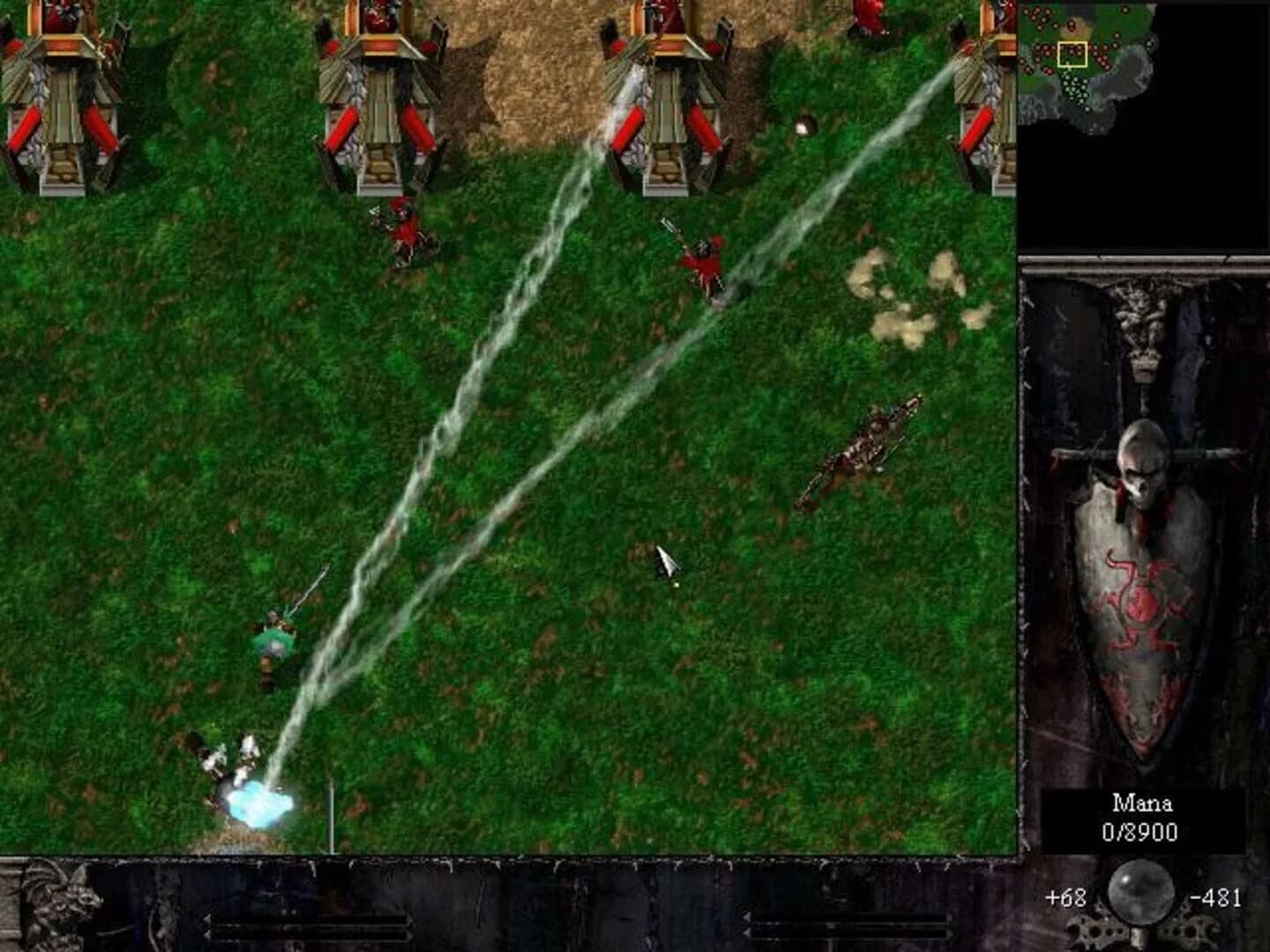Viewport: 1270px width, 952px height.
Task: Click the cannonball projectile near the top-right
Action: 804,123
